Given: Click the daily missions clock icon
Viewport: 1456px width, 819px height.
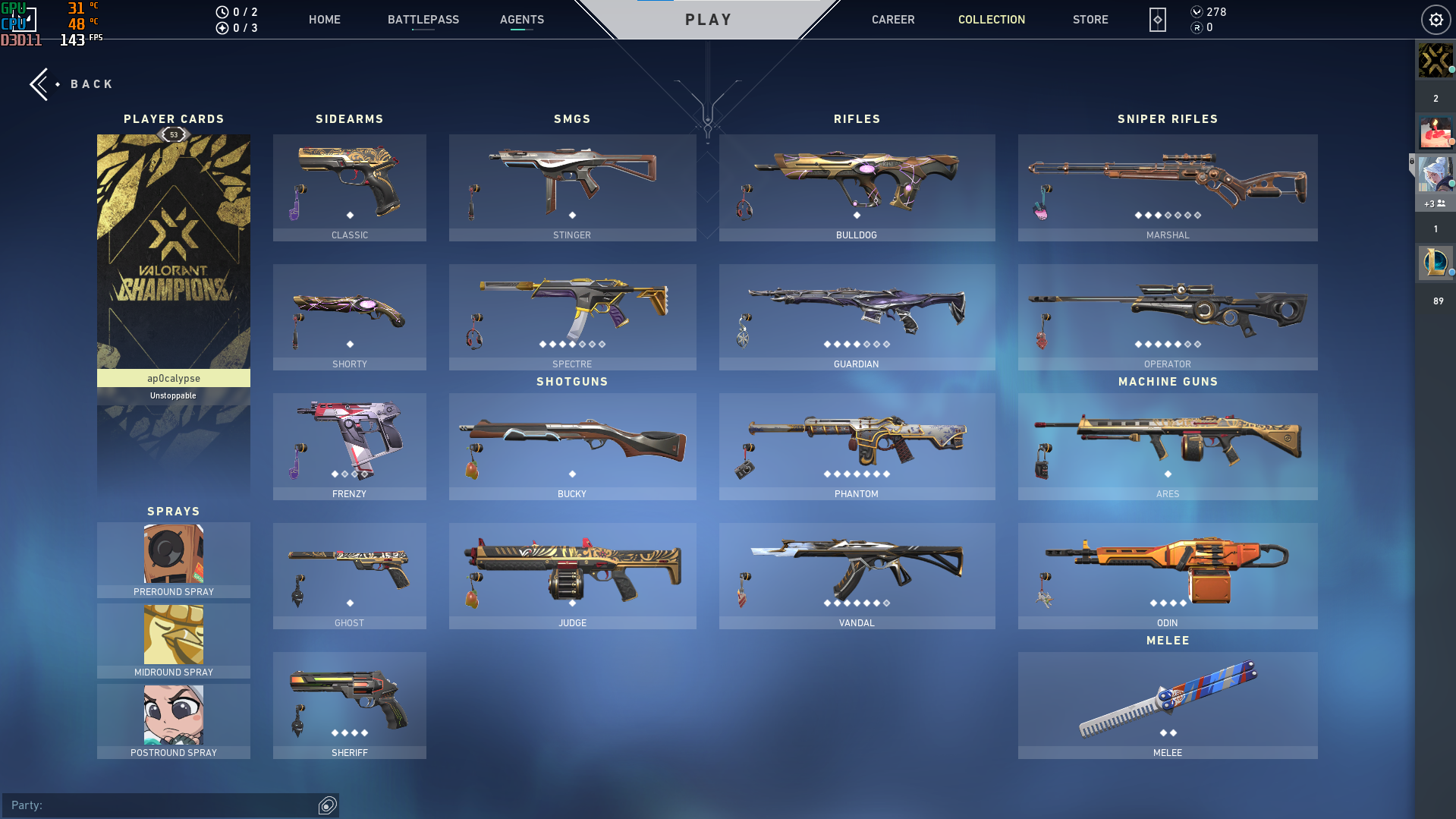Looking at the screenshot, I should tap(221, 11).
